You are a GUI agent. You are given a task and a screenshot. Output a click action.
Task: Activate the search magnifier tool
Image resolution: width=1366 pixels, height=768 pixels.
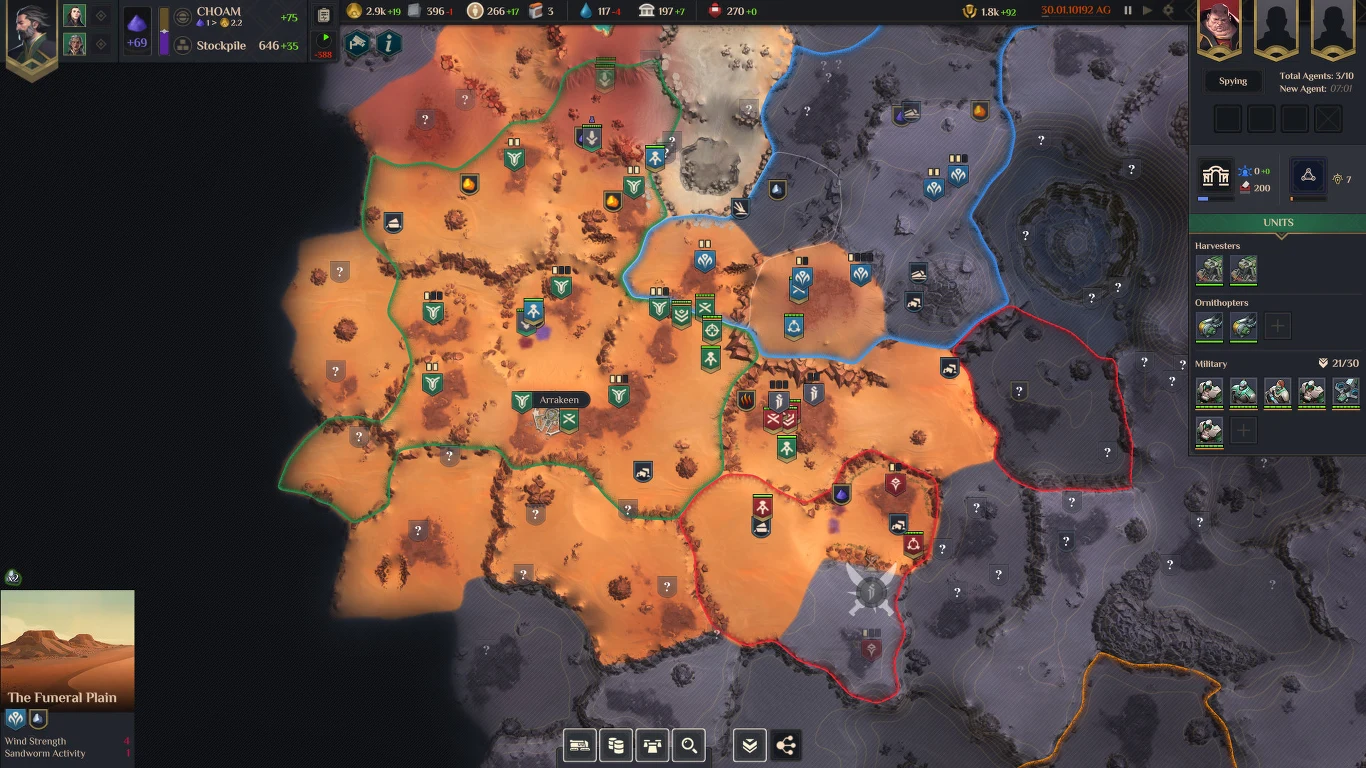(x=689, y=745)
